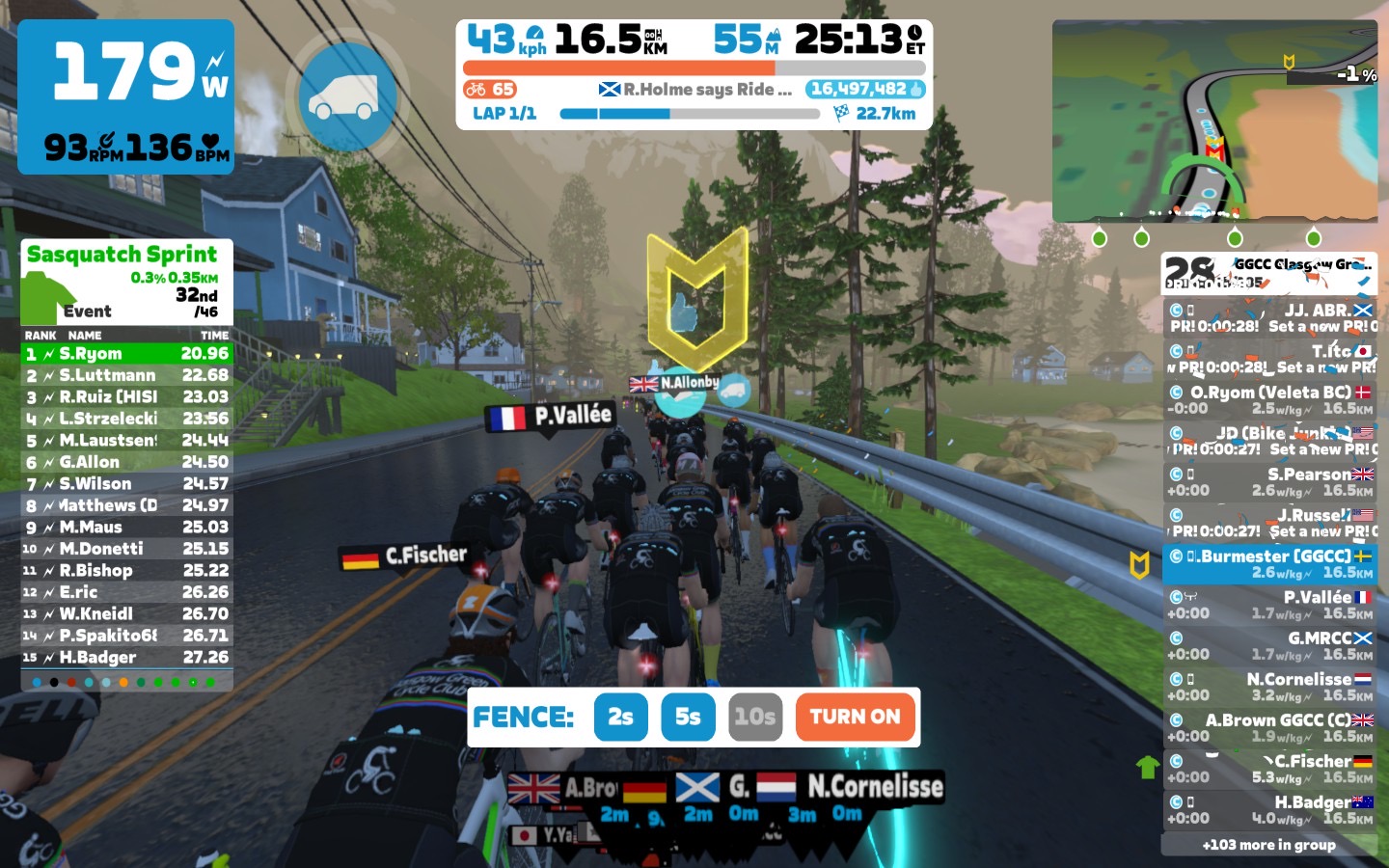Viewport: 1389px width, 868px height.
Task: Select A.Brown GGCC (C) rider row
Action: [1268, 727]
